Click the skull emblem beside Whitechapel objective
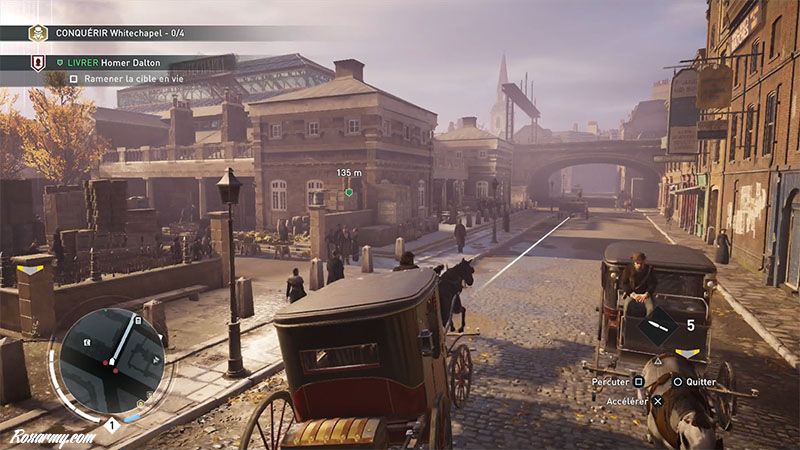 [38, 33]
